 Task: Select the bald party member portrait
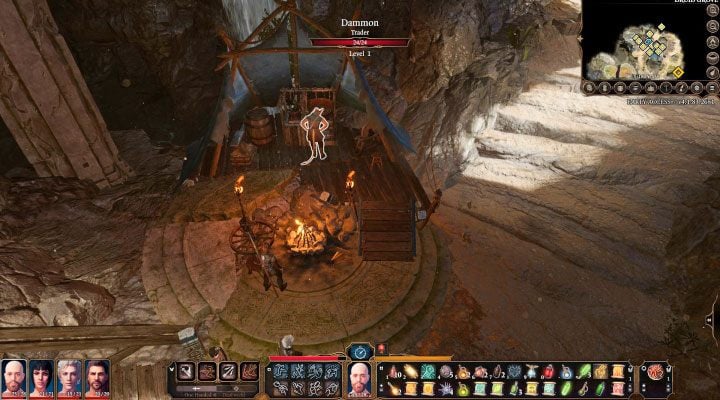pos(14,379)
